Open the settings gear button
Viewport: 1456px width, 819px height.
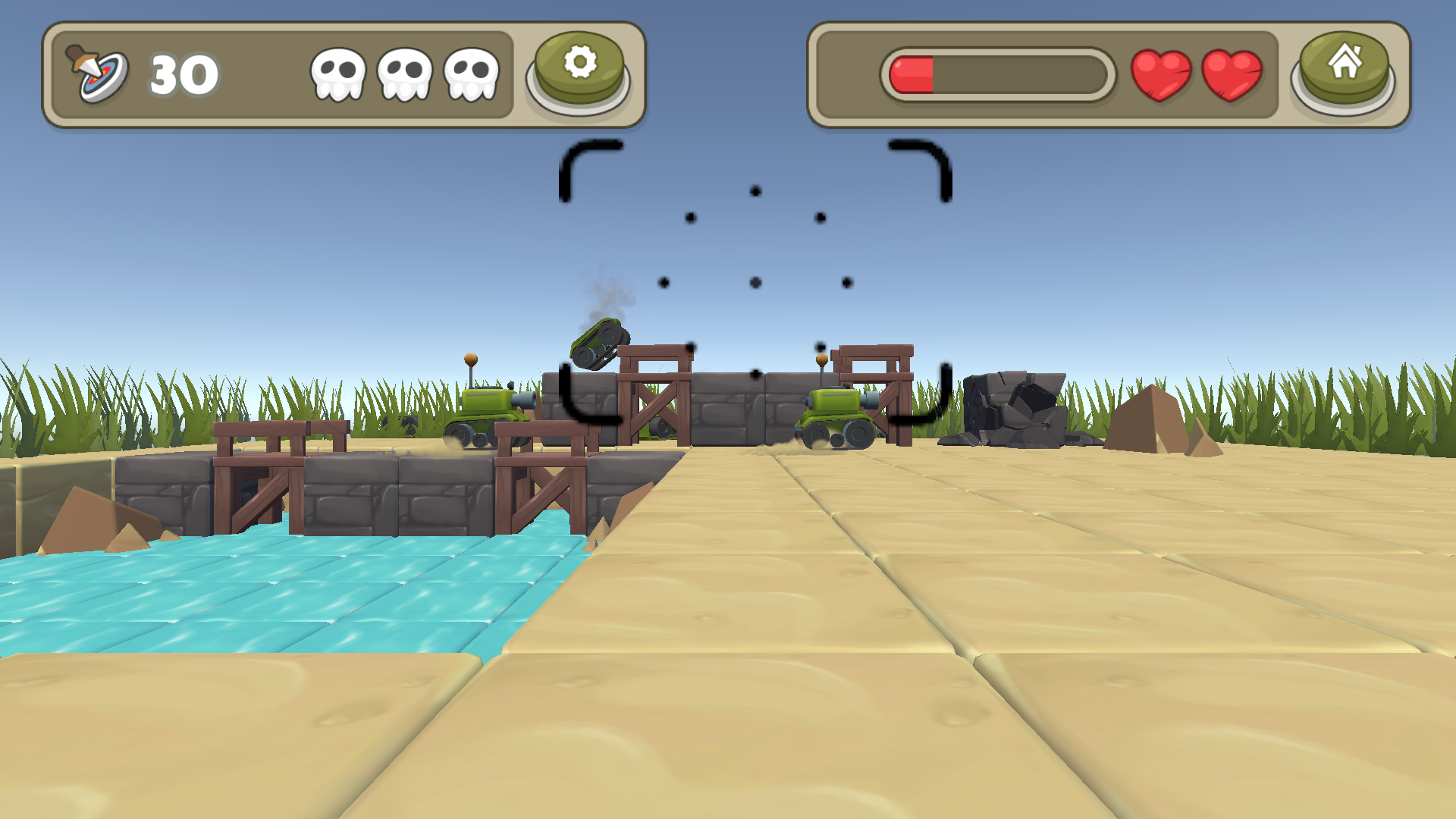(x=579, y=68)
